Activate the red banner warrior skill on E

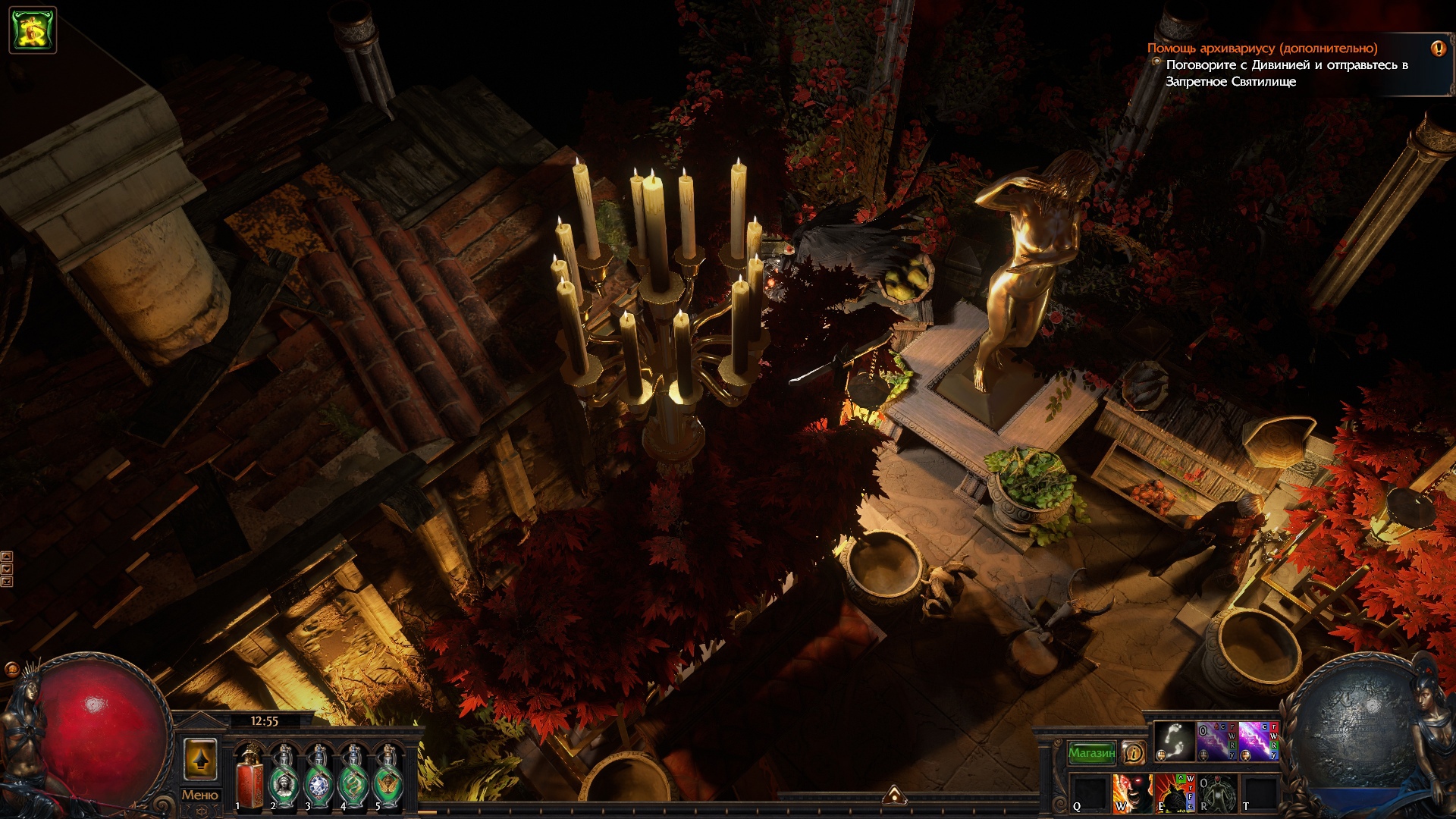[1174, 793]
